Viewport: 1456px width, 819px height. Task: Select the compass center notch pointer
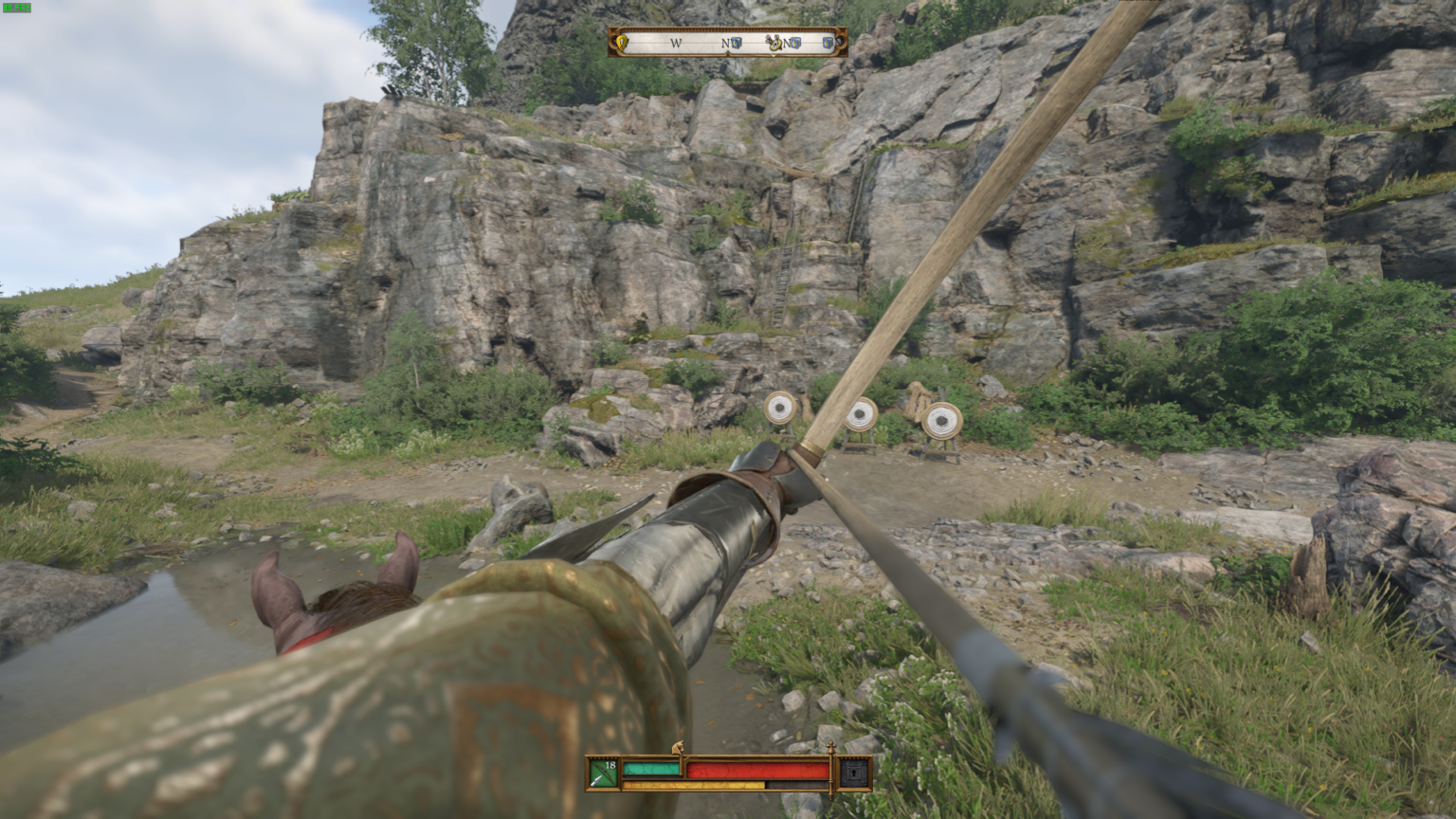(x=773, y=54)
